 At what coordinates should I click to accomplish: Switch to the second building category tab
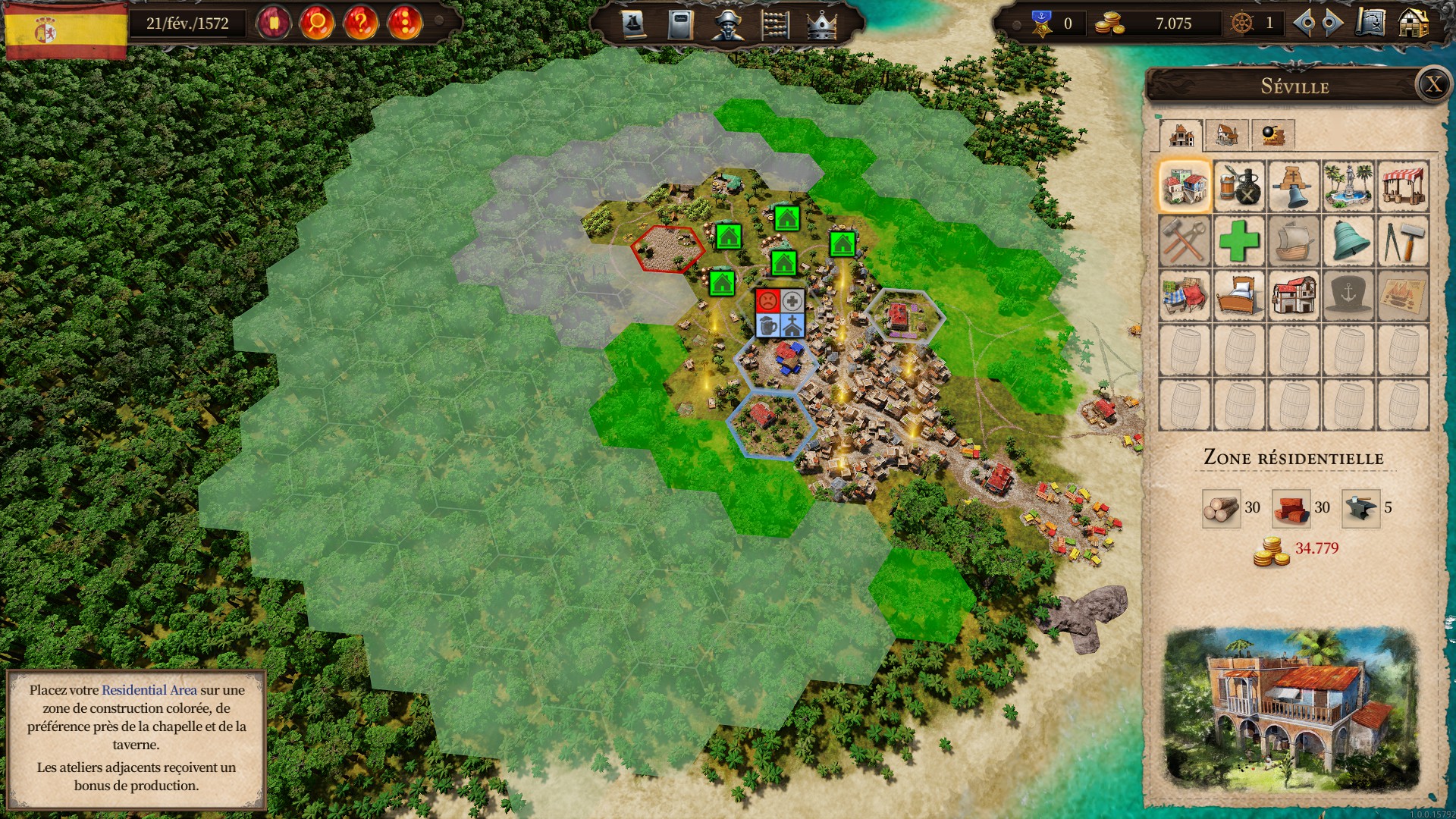(x=1226, y=135)
